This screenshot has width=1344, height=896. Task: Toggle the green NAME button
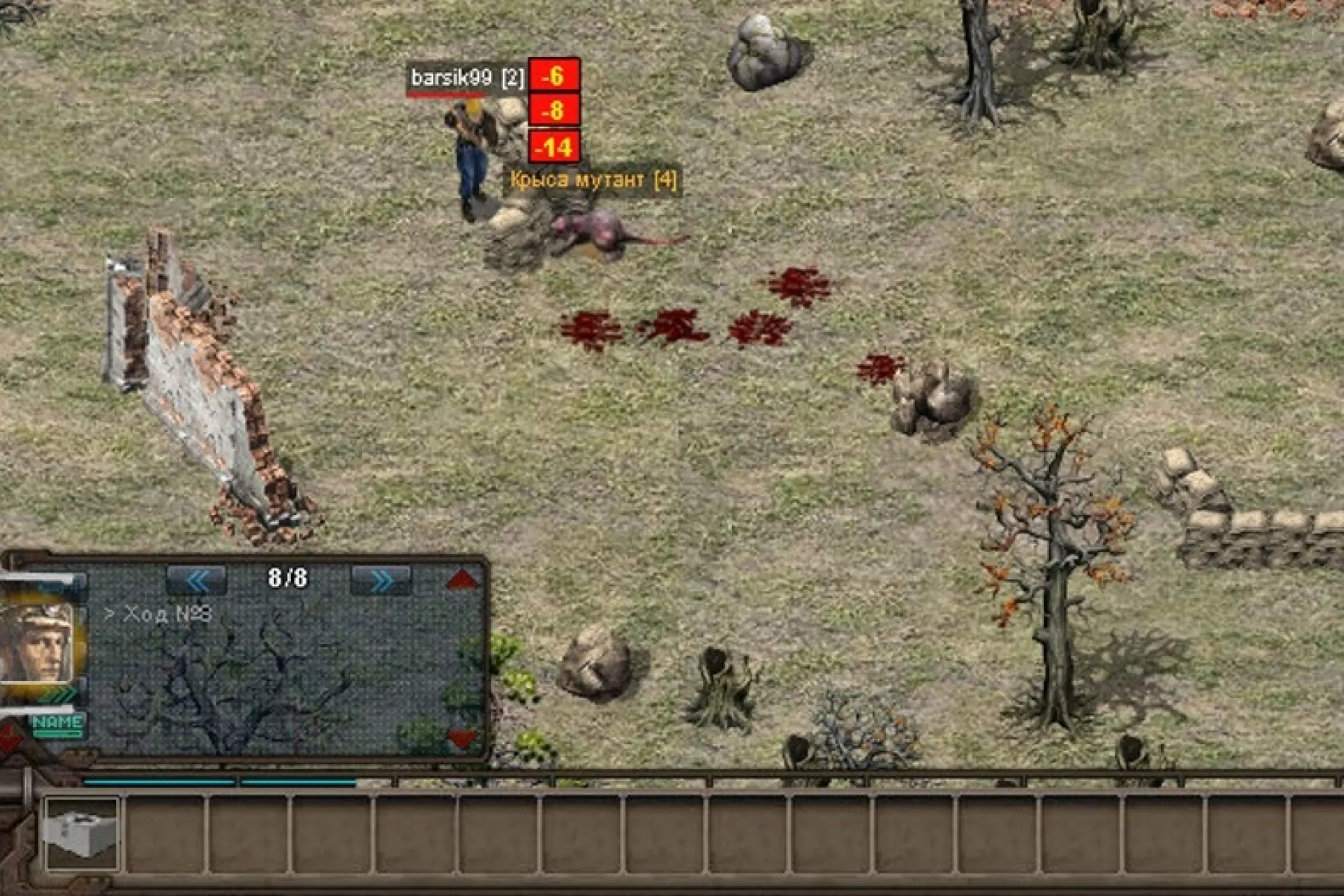[58, 723]
